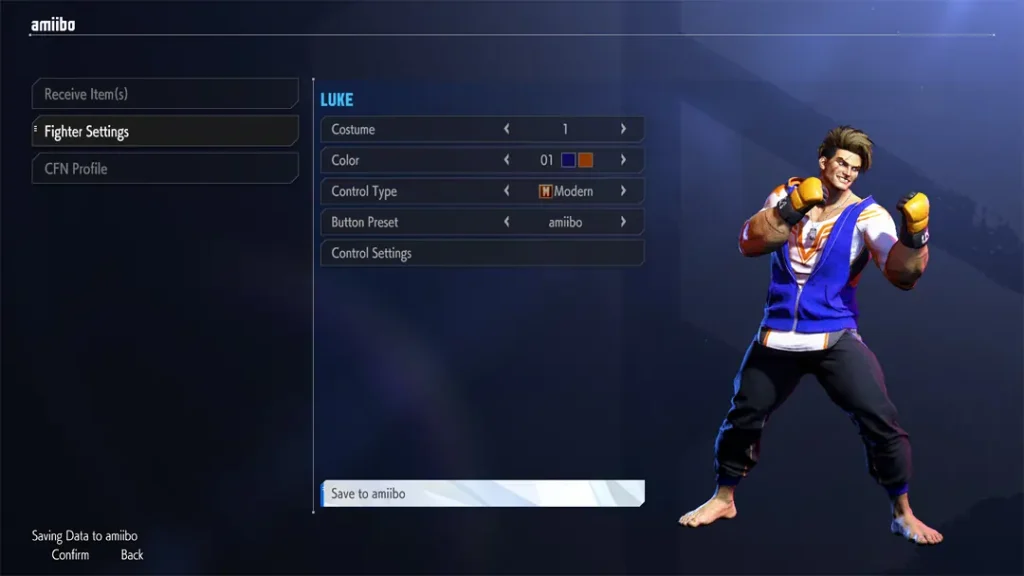Image resolution: width=1024 pixels, height=576 pixels.
Task: Open Control Settings
Action: tap(481, 253)
